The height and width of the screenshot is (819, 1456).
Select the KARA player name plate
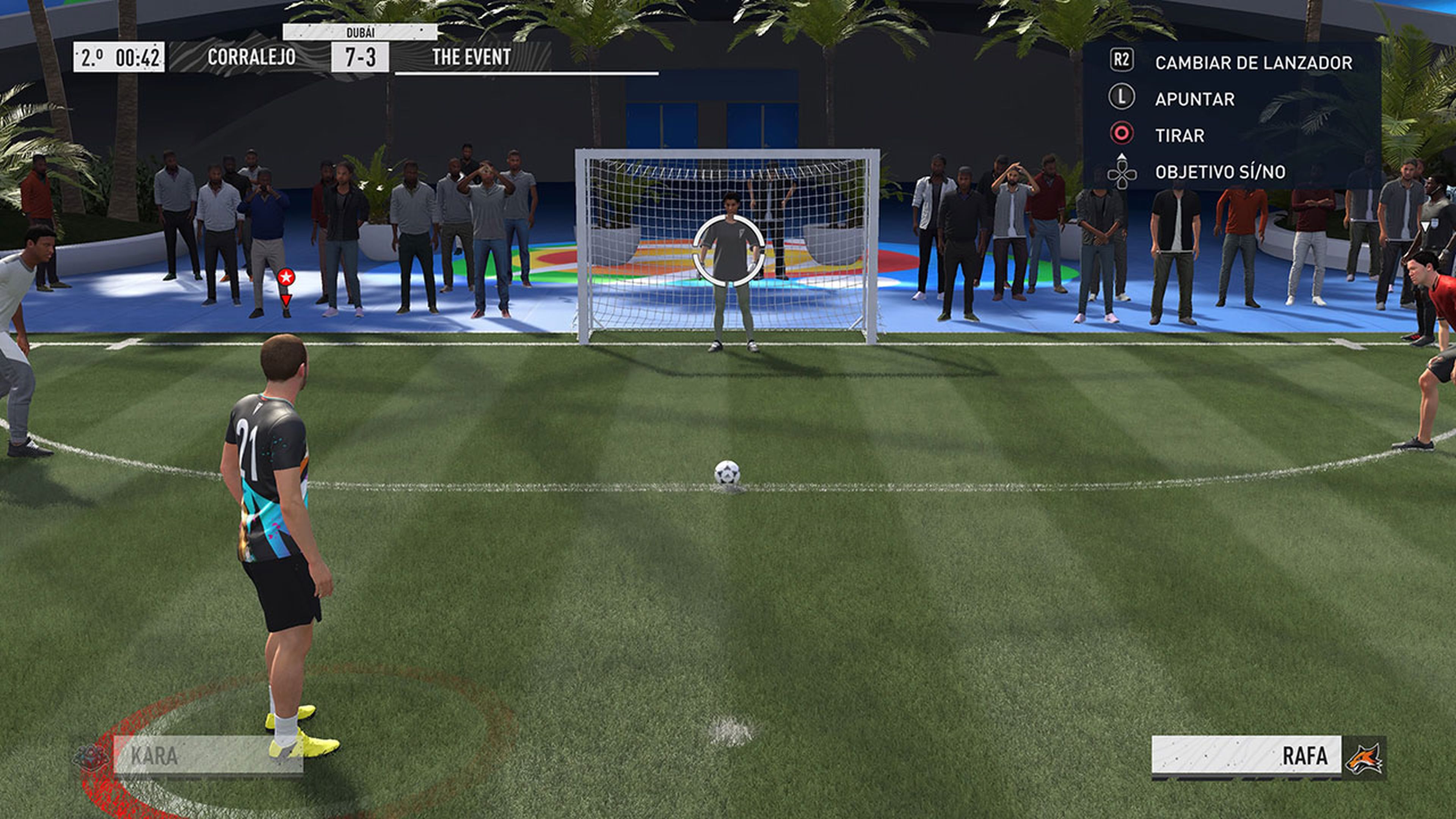(207, 755)
